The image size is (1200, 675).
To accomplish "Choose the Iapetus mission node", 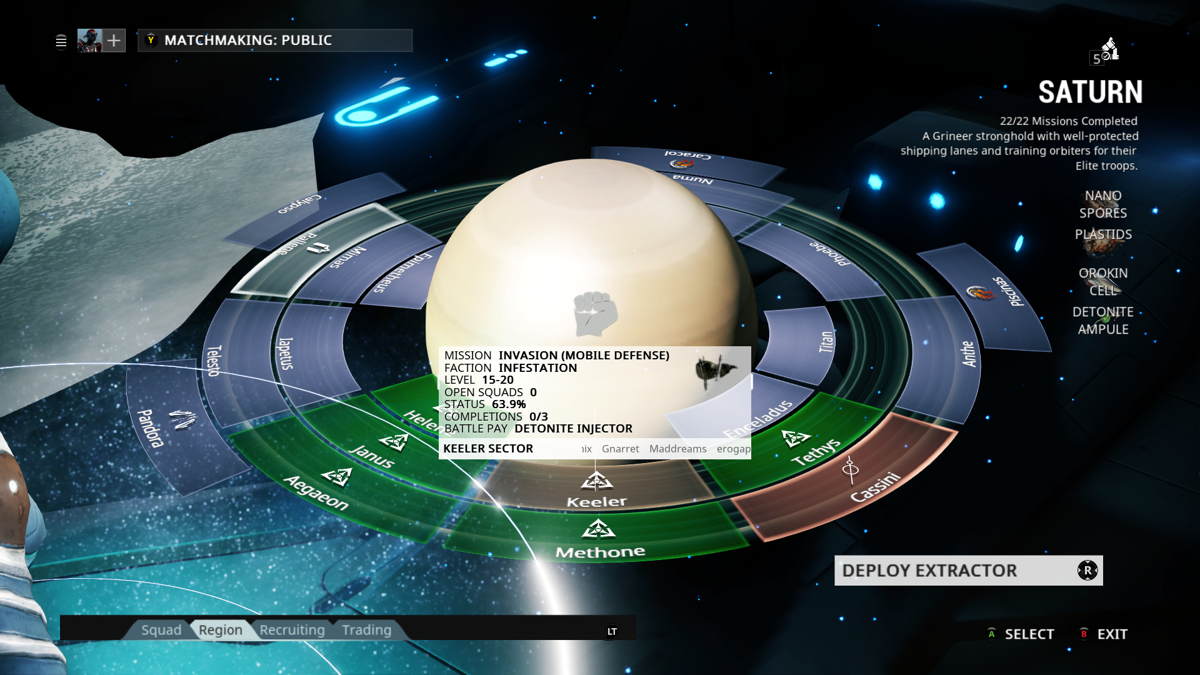I will point(290,352).
